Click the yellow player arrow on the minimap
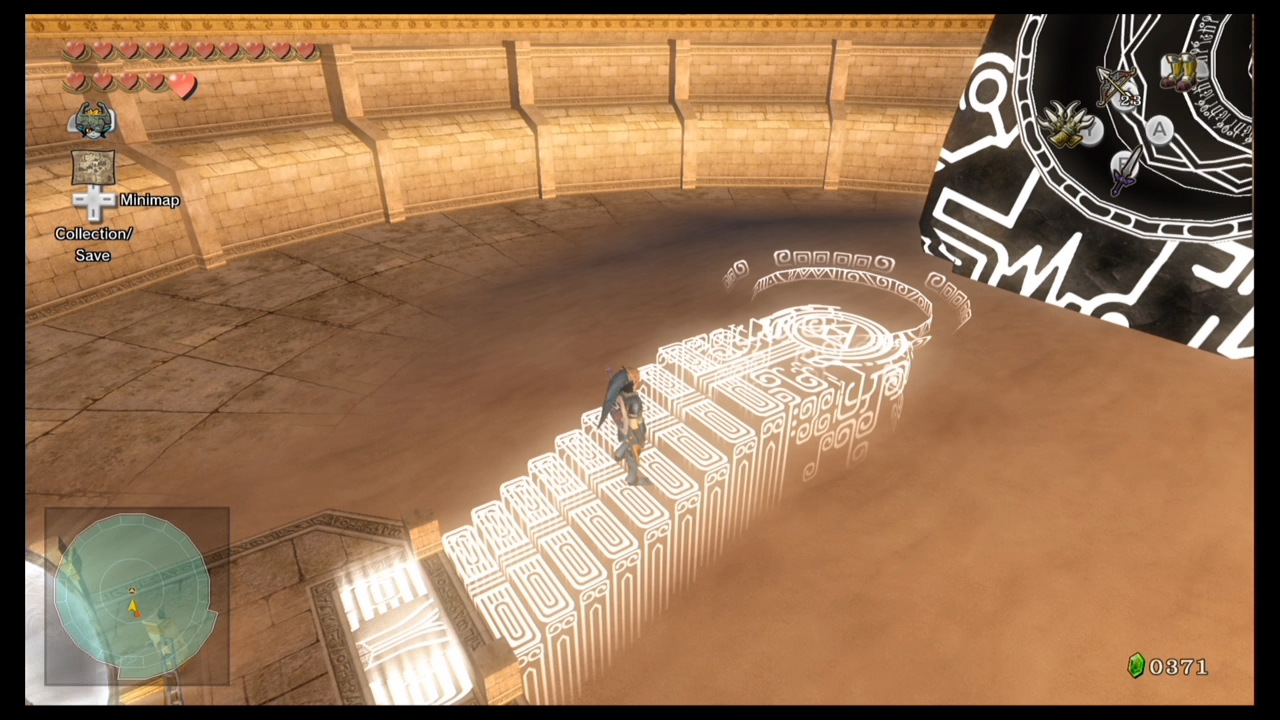This screenshot has height=720, width=1280. pos(133,606)
